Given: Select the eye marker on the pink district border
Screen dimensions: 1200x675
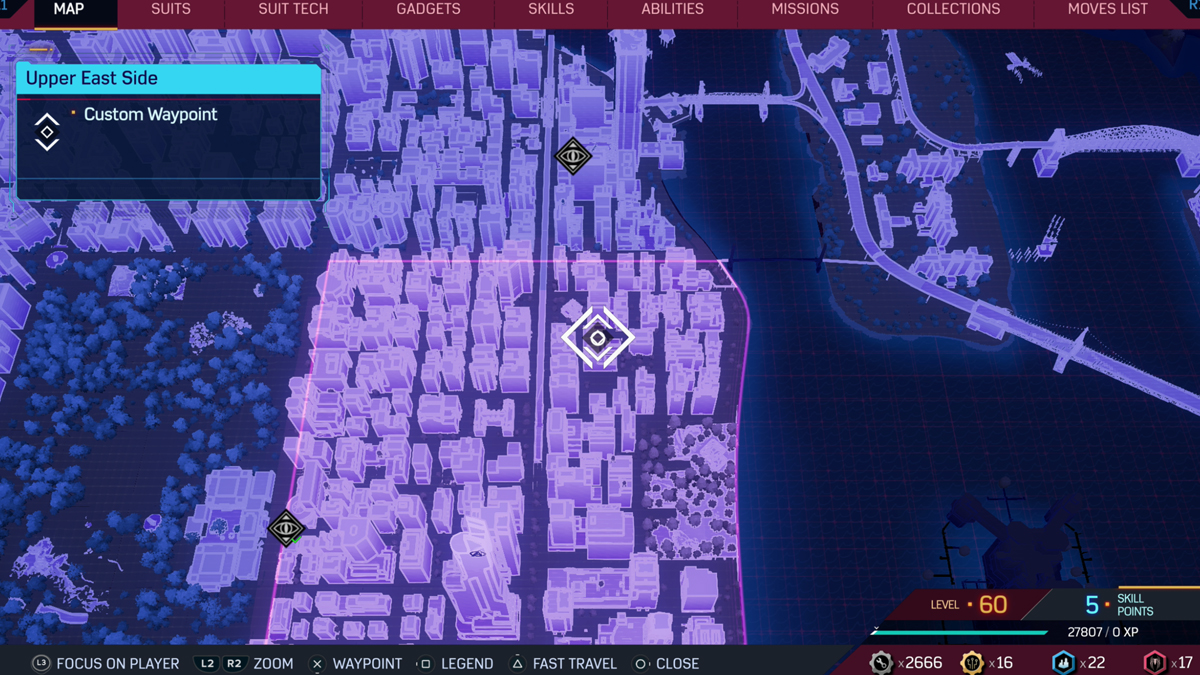Looking at the screenshot, I should coord(286,528).
